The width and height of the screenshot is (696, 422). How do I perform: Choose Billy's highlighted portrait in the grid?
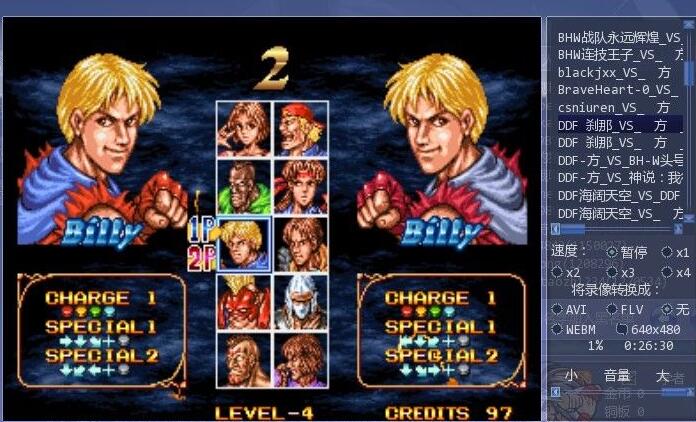[243, 244]
